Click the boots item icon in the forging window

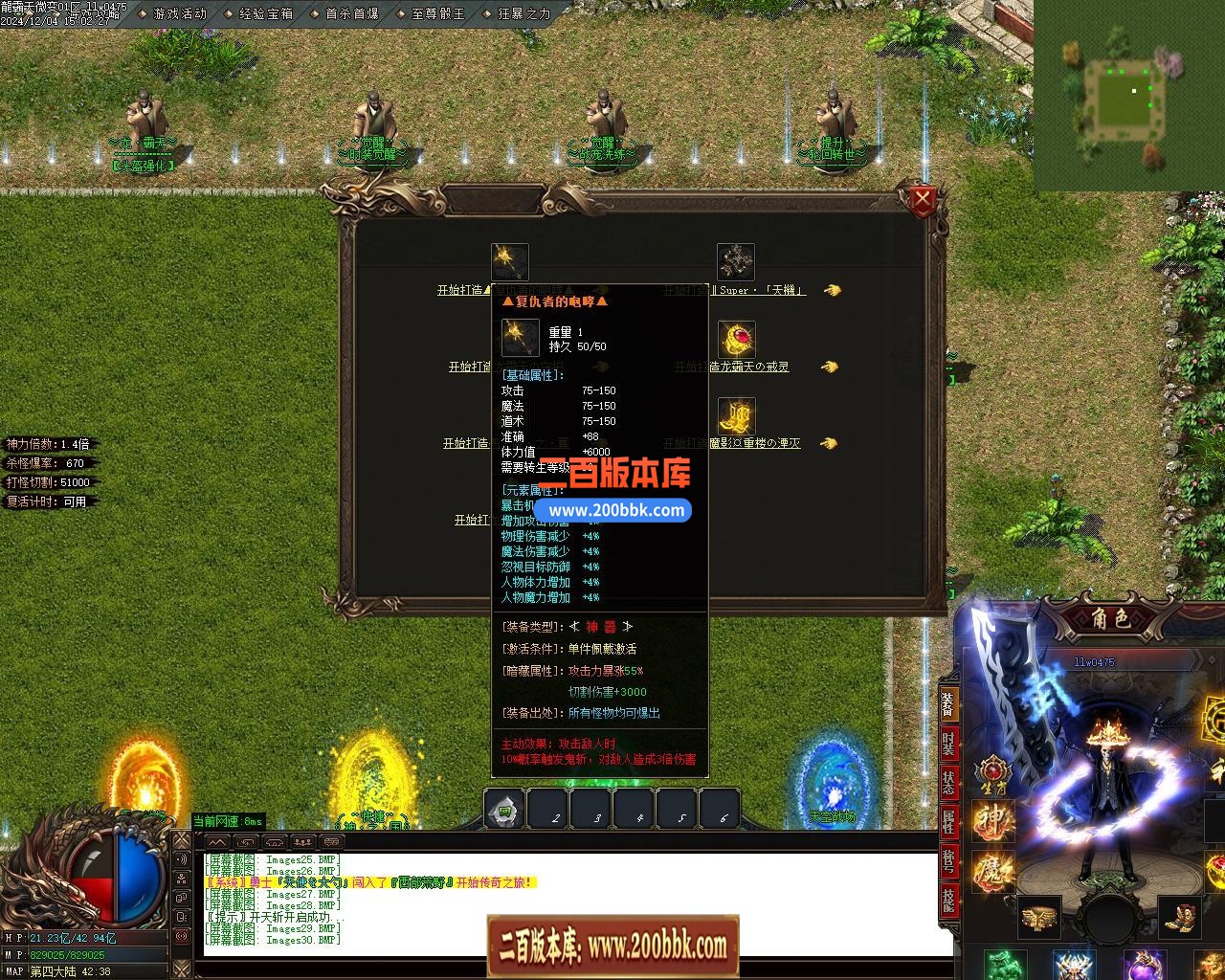(736, 416)
